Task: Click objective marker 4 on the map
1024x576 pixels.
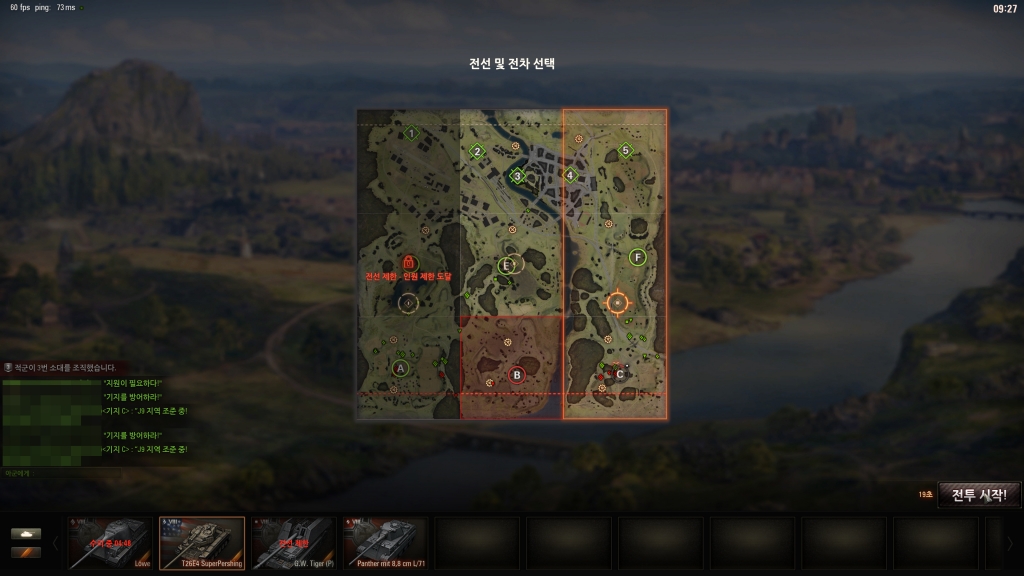Action: point(570,175)
